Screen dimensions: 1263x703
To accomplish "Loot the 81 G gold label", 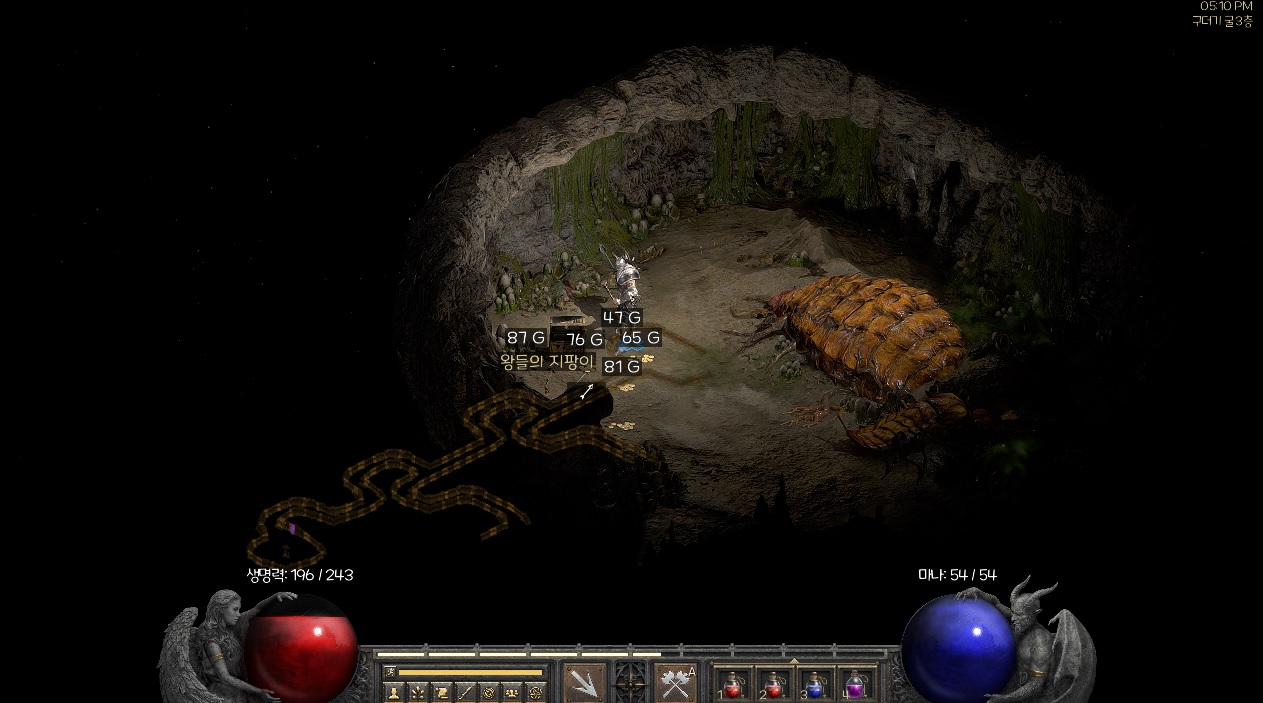I will [x=621, y=366].
